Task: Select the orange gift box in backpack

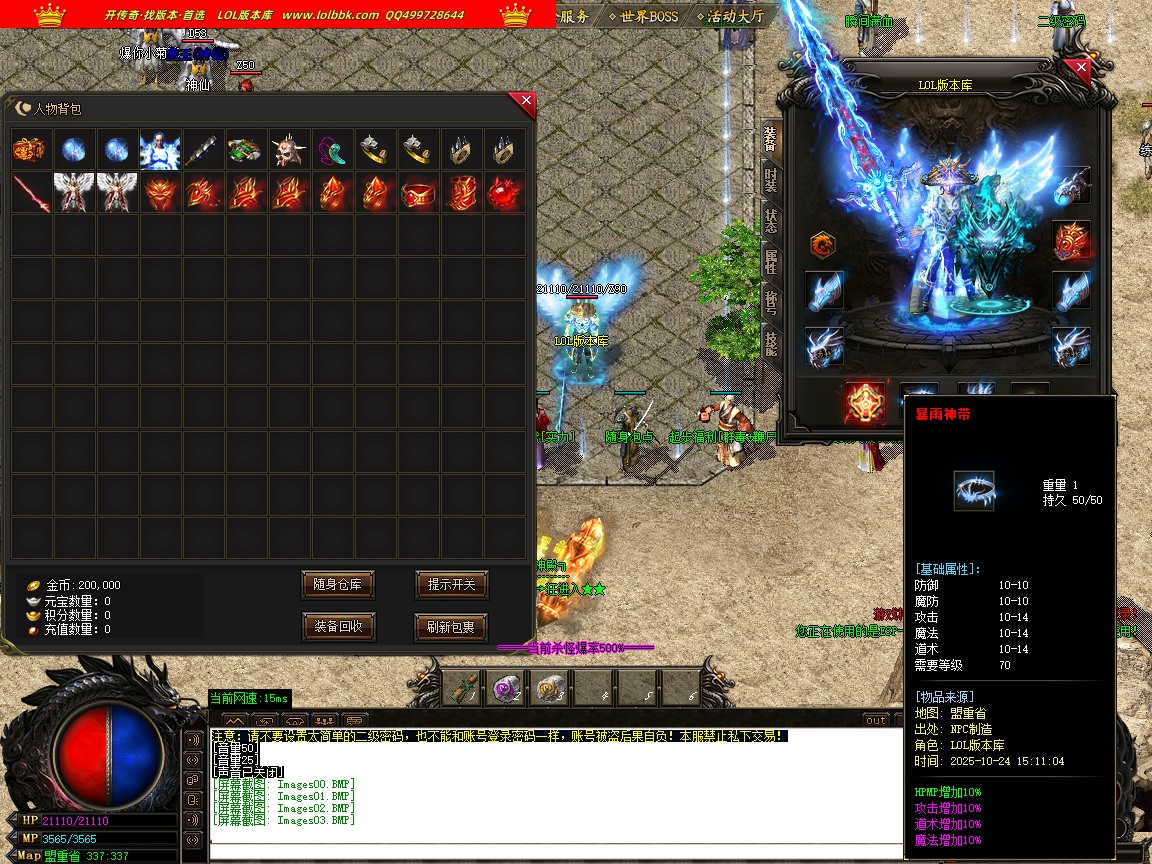Action: coord(31,150)
